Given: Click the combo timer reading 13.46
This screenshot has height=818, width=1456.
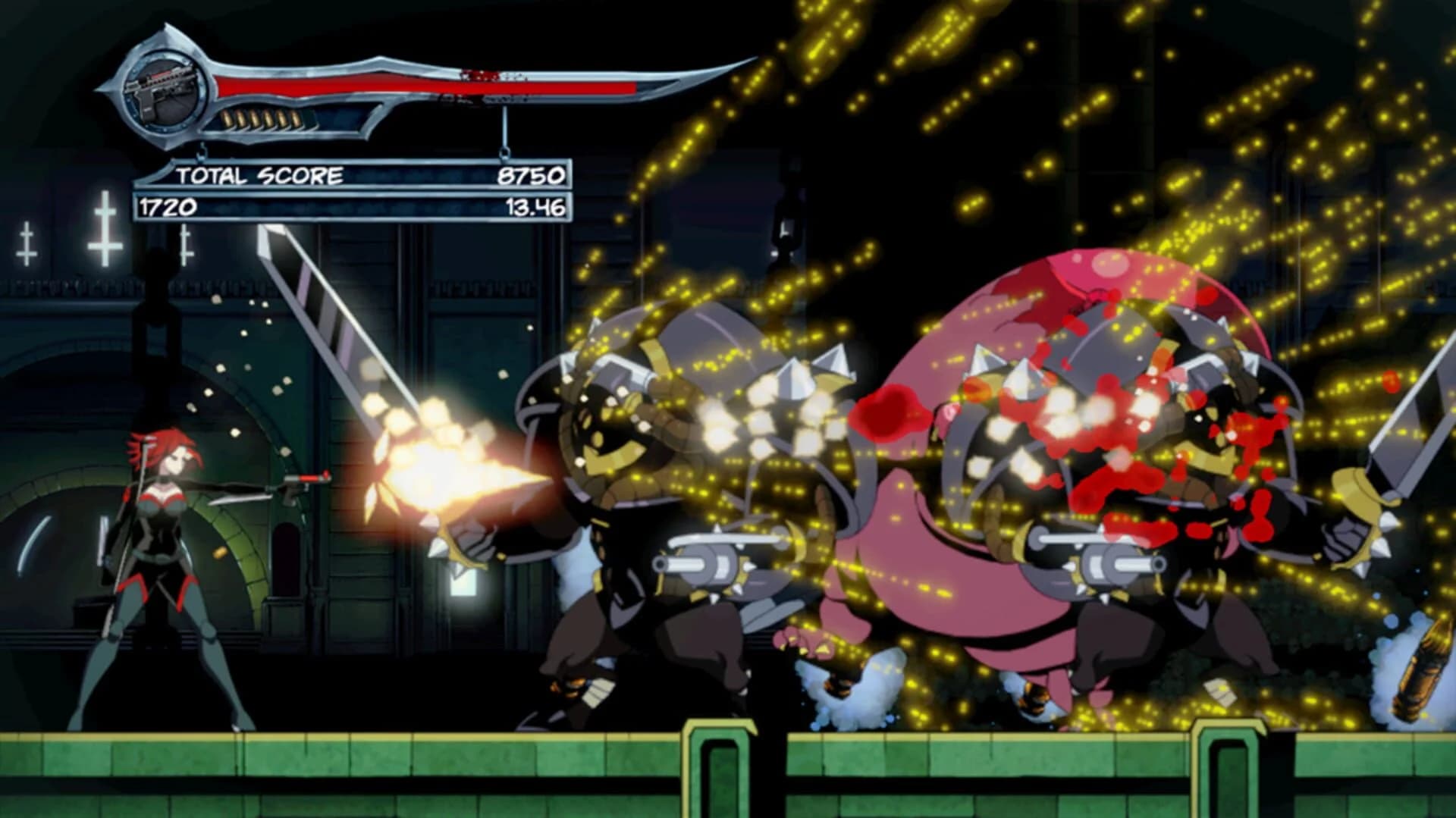Looking at the screenshot, I should click(540, 205).
